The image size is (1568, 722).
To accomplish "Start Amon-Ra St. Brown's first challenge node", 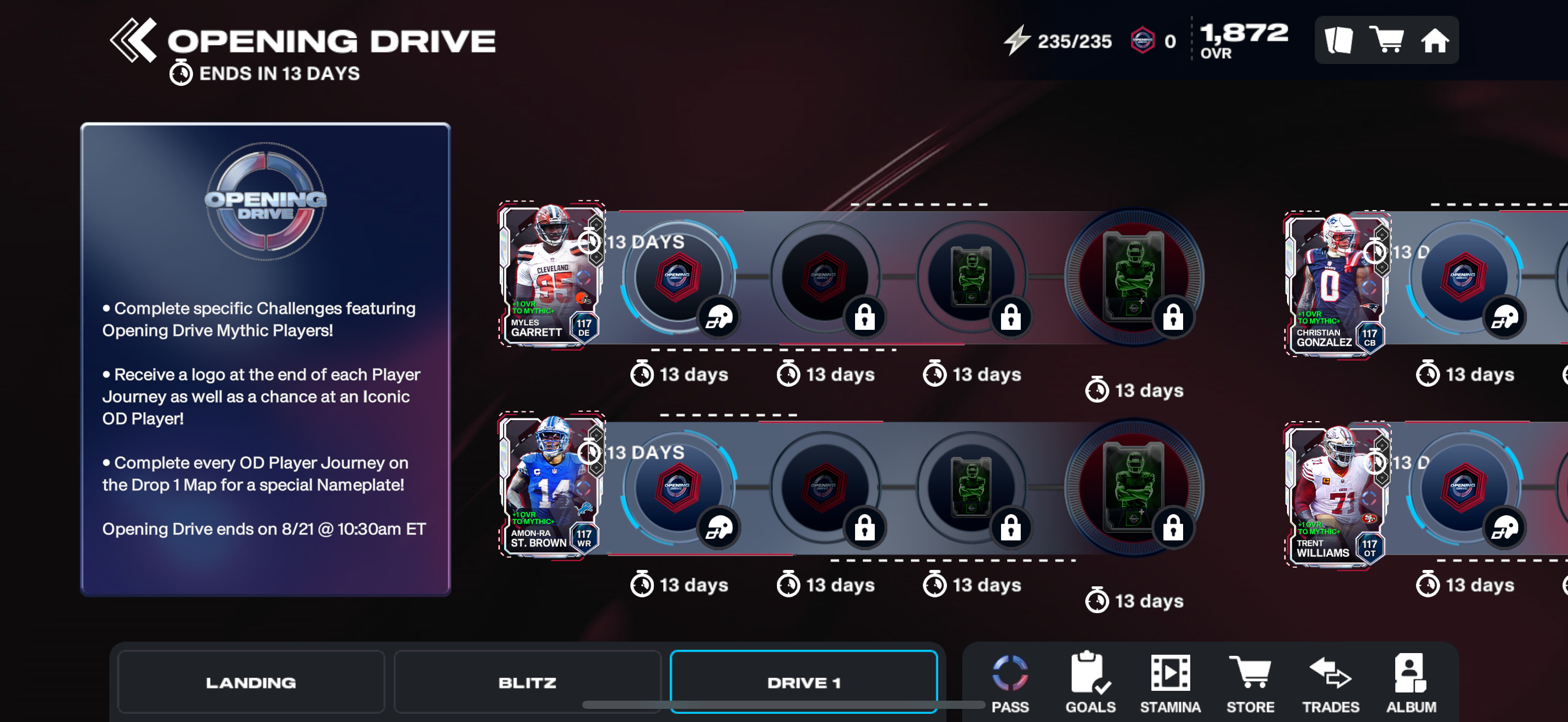I will pyautogui.click(x=677, y=488).
